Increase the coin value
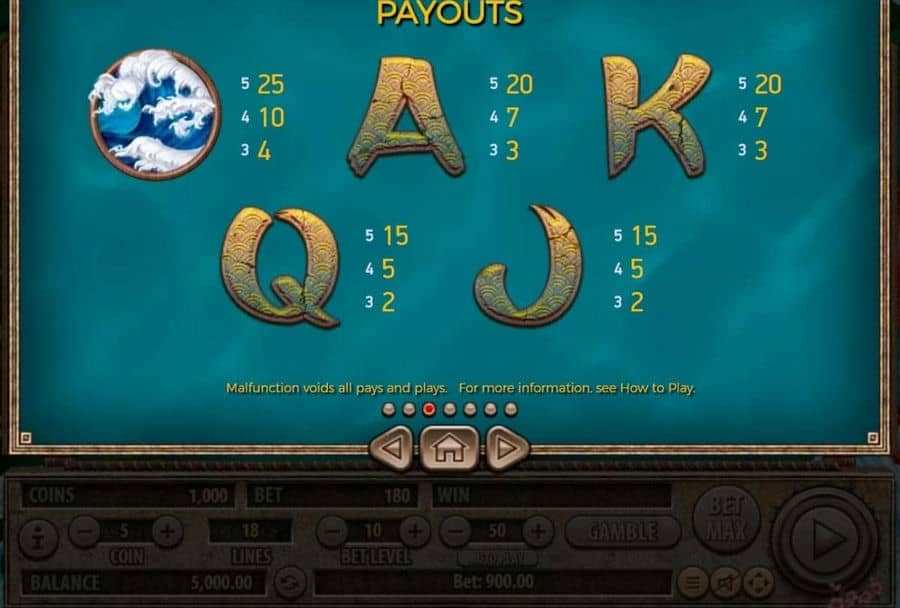The height and width of the screenshot is (608, 900). click(167, 531)
